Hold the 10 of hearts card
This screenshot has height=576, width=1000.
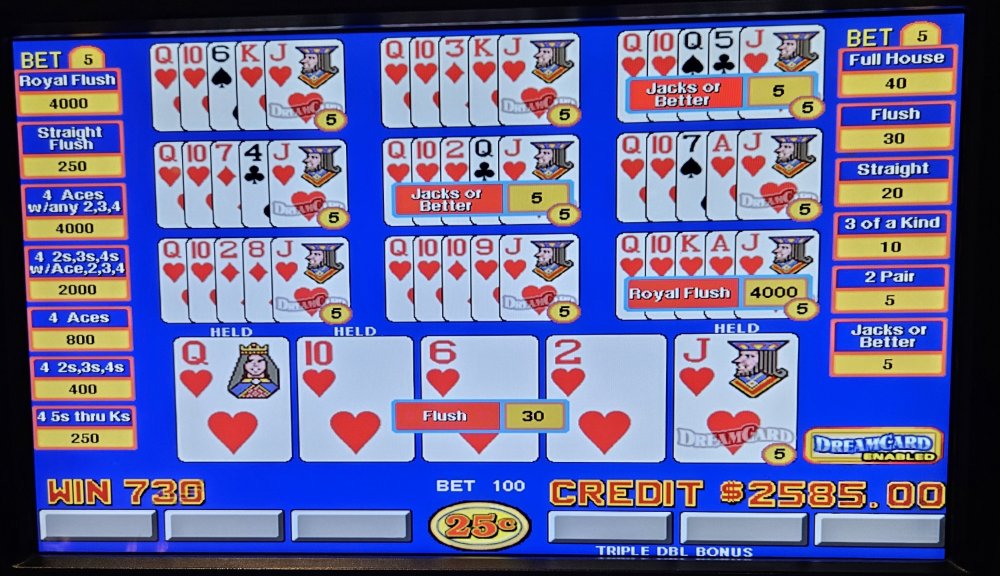pyautogui.click(x=355, y=398)
